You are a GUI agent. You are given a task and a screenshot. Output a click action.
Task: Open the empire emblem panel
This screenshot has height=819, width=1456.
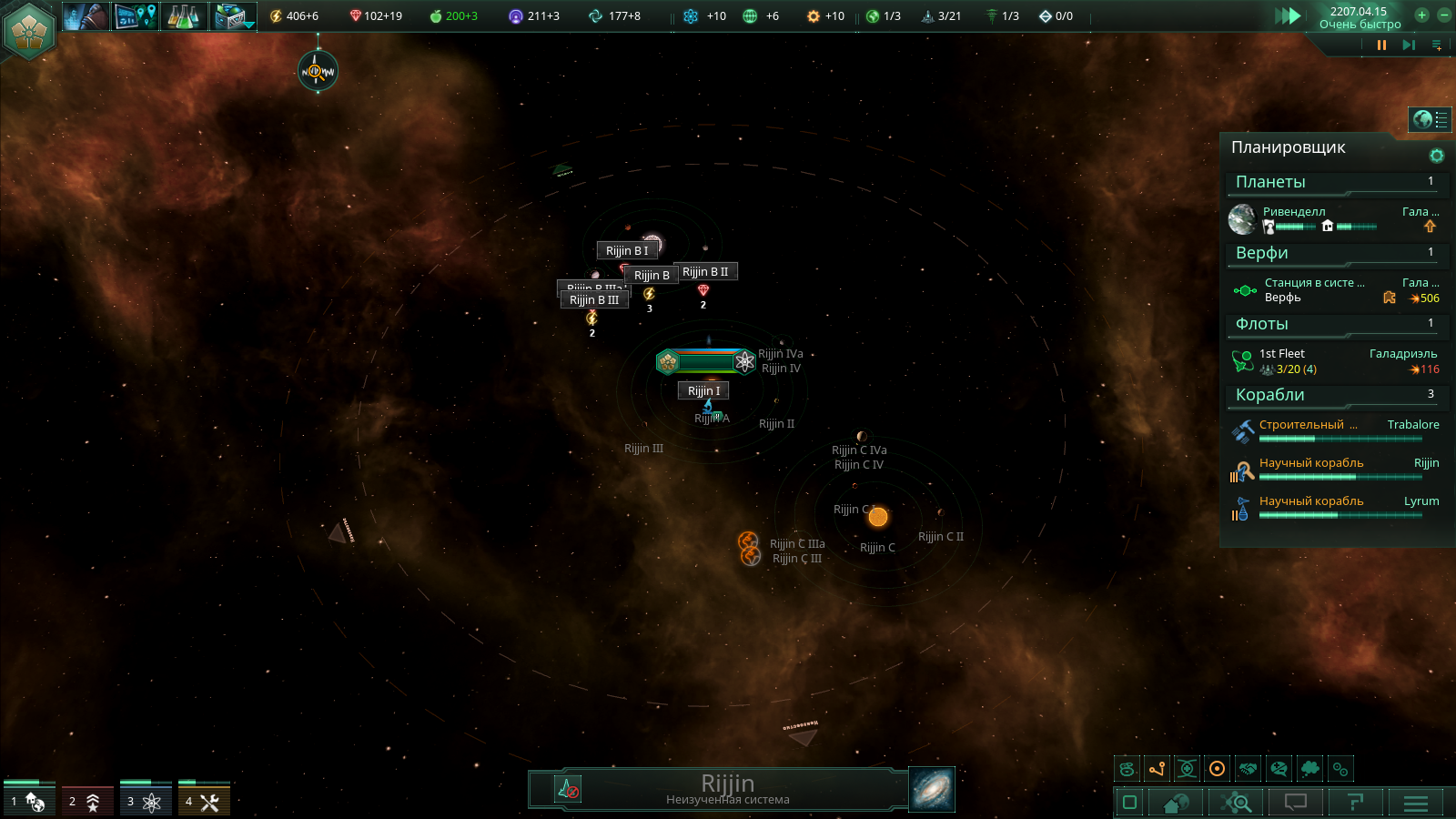click(30, 30)
